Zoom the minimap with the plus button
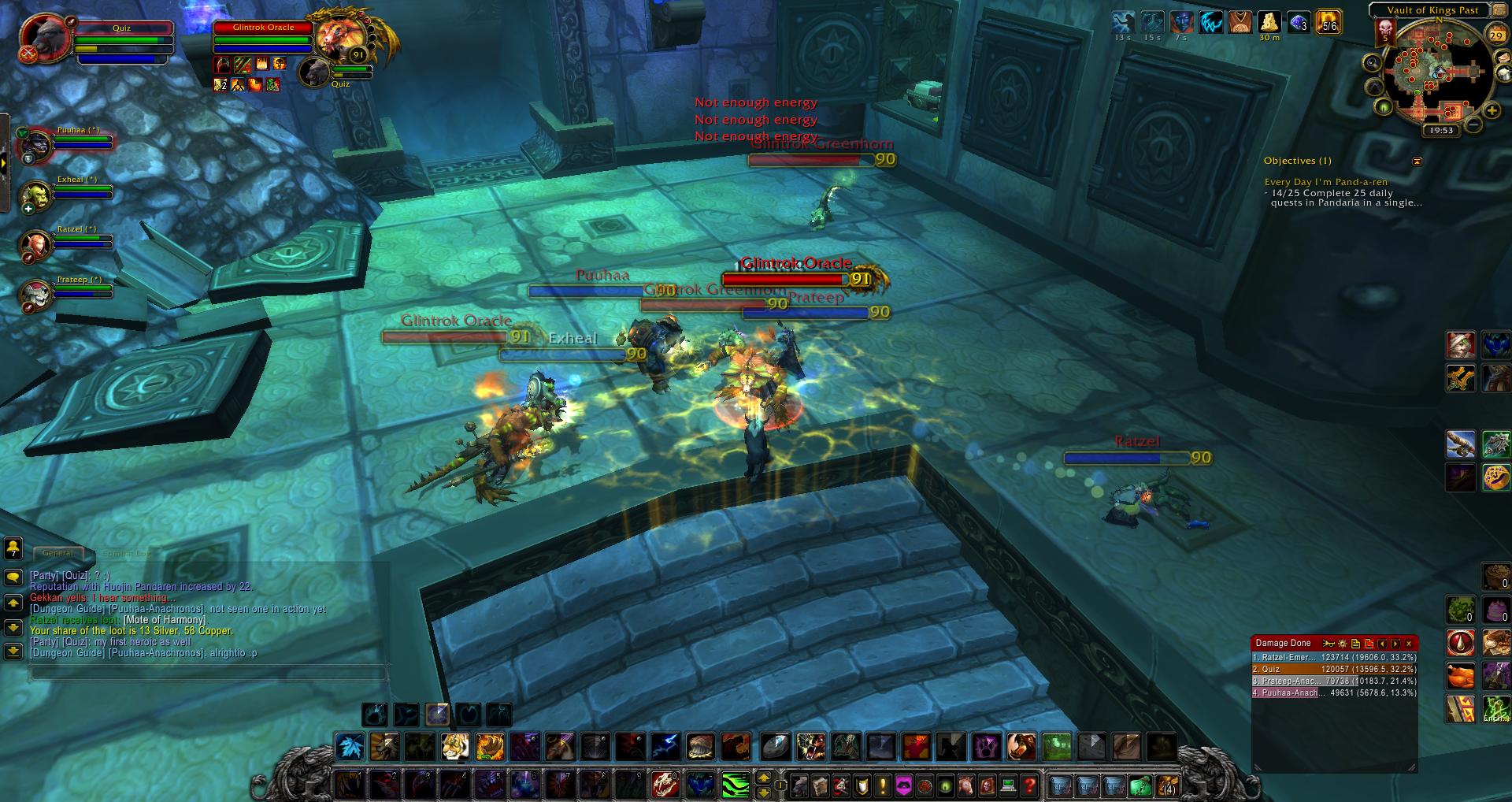 pyautogui.click(x=1492, y=110)
